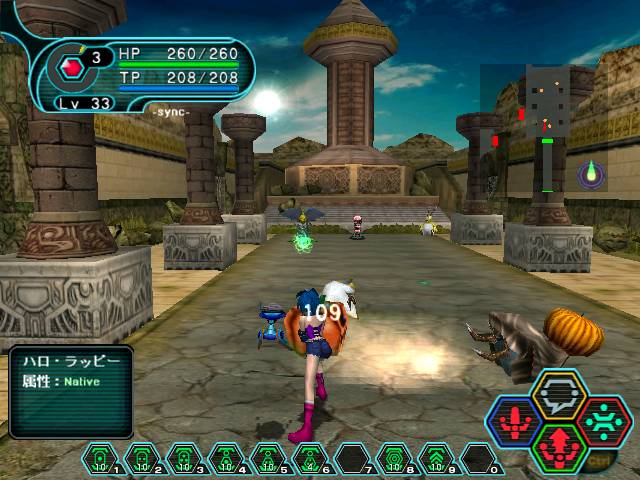
Task: Activate hotbar slot number 3
Action: click(180, 459)
